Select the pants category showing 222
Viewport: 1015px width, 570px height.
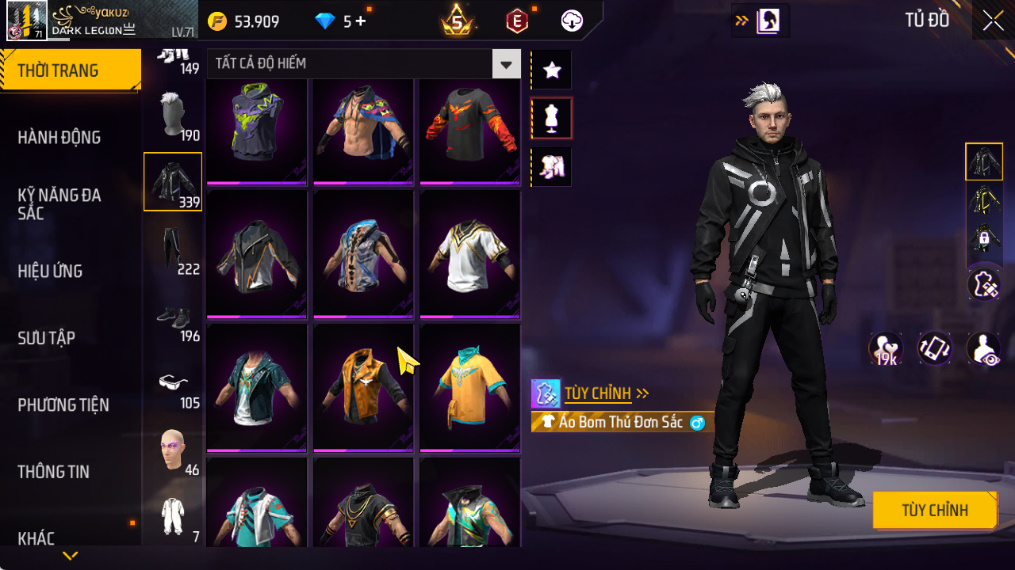[173, 250]
